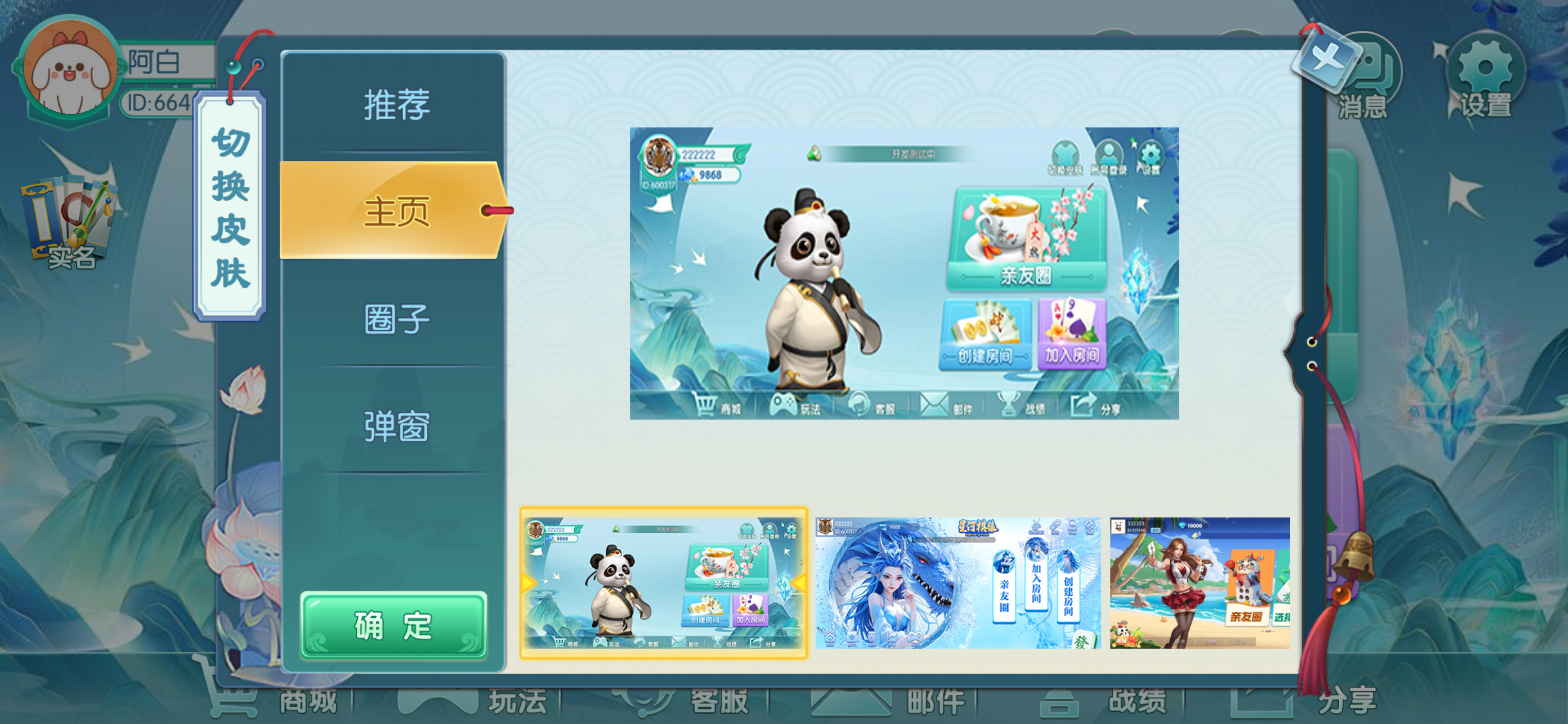Switch to the 推荐 skin tab
Viewport: 1568px width, 724px height.
[x=396, y=105]
